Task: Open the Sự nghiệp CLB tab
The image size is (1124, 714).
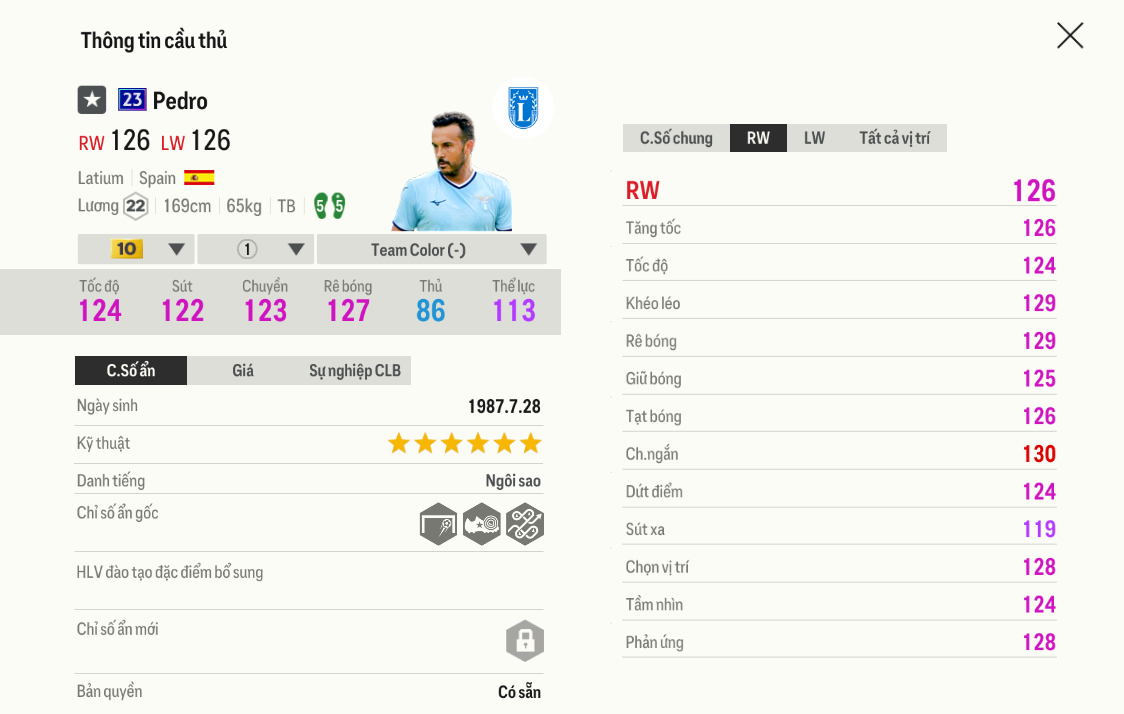Action: tap(354, 371)
